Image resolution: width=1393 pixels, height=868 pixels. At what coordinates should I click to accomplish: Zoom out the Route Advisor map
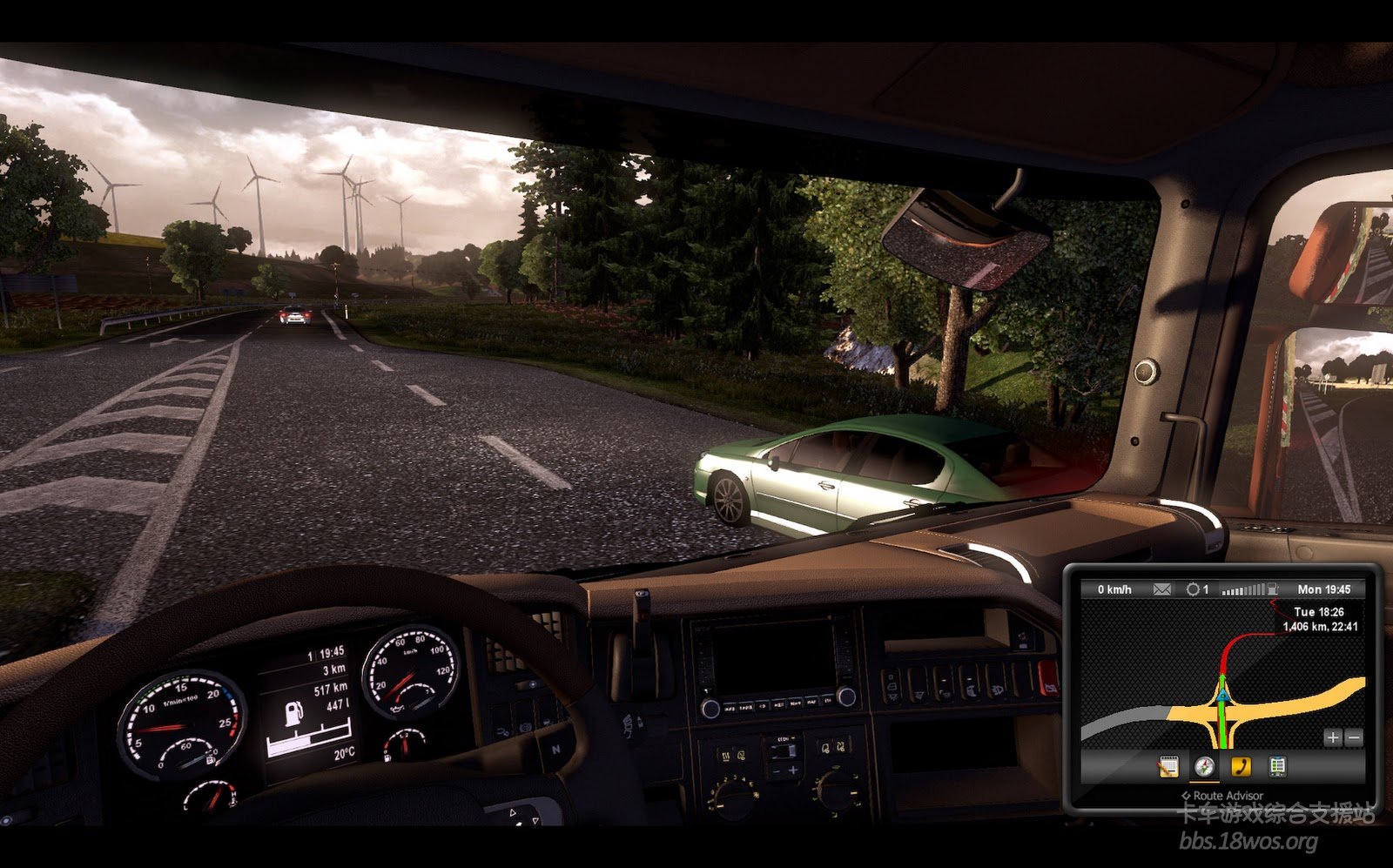[x=1353, y=737]
